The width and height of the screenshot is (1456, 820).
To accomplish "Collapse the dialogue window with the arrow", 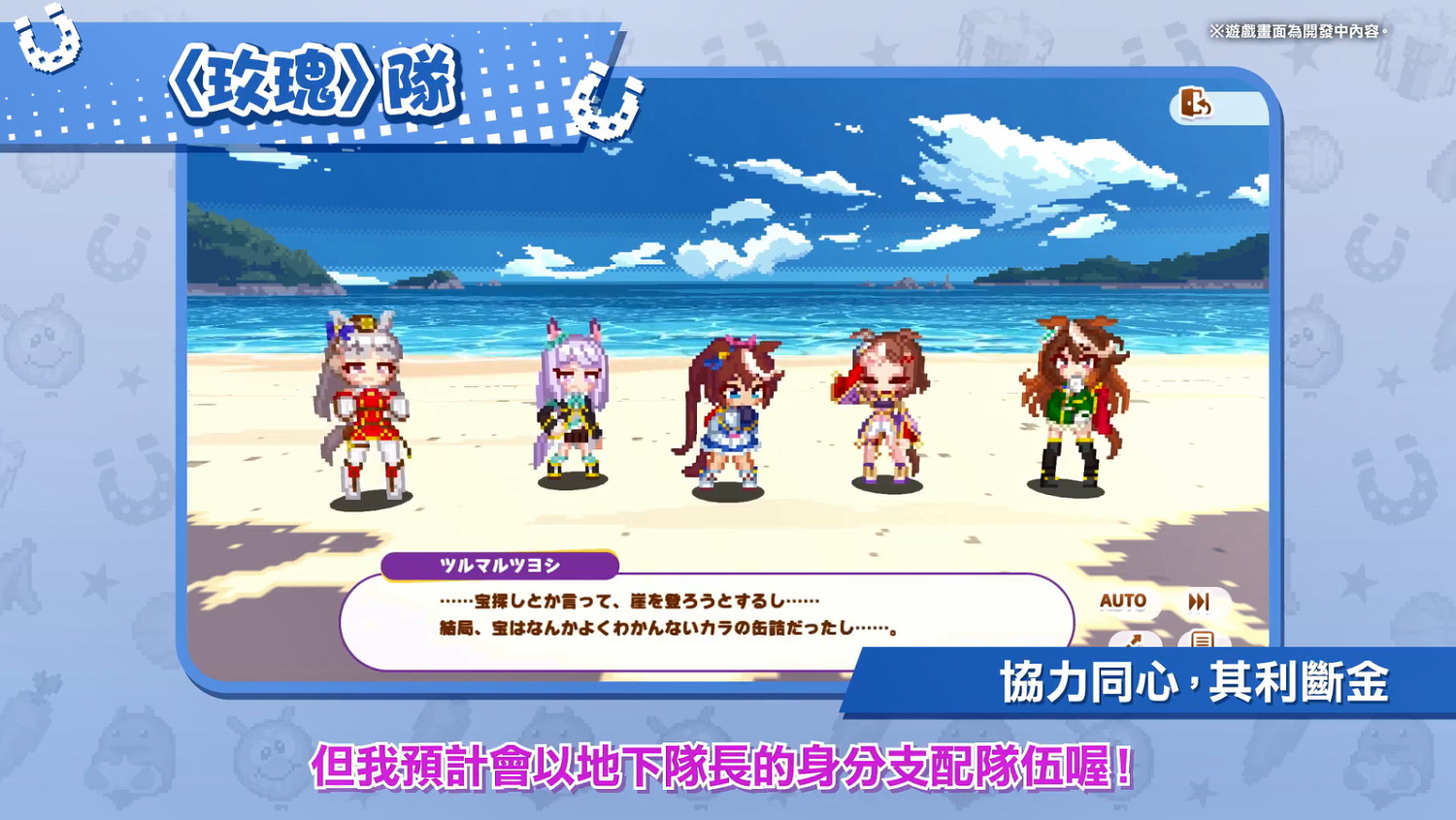I will 1135,639.
